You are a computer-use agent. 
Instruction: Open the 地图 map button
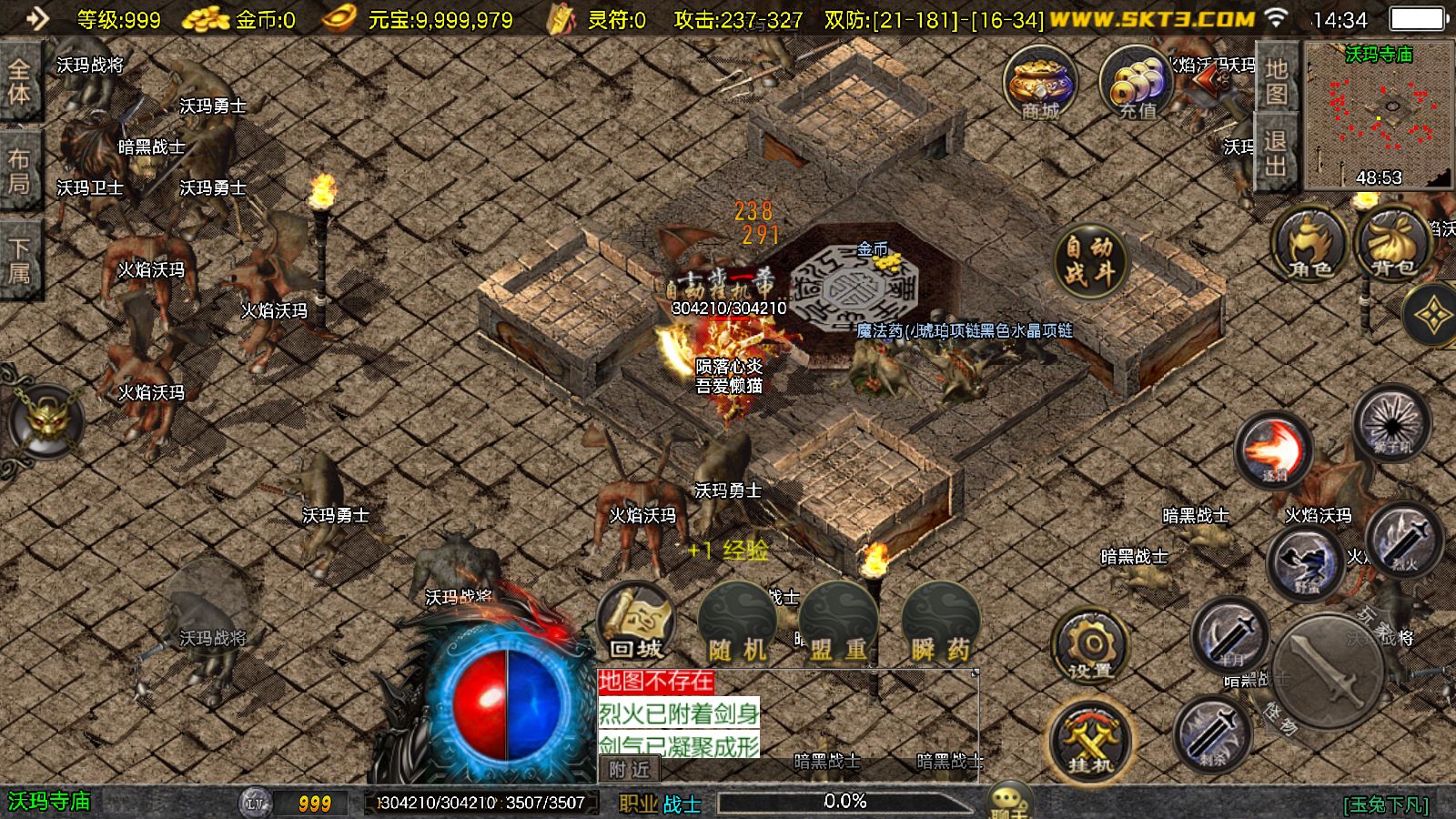point(1276,80)
